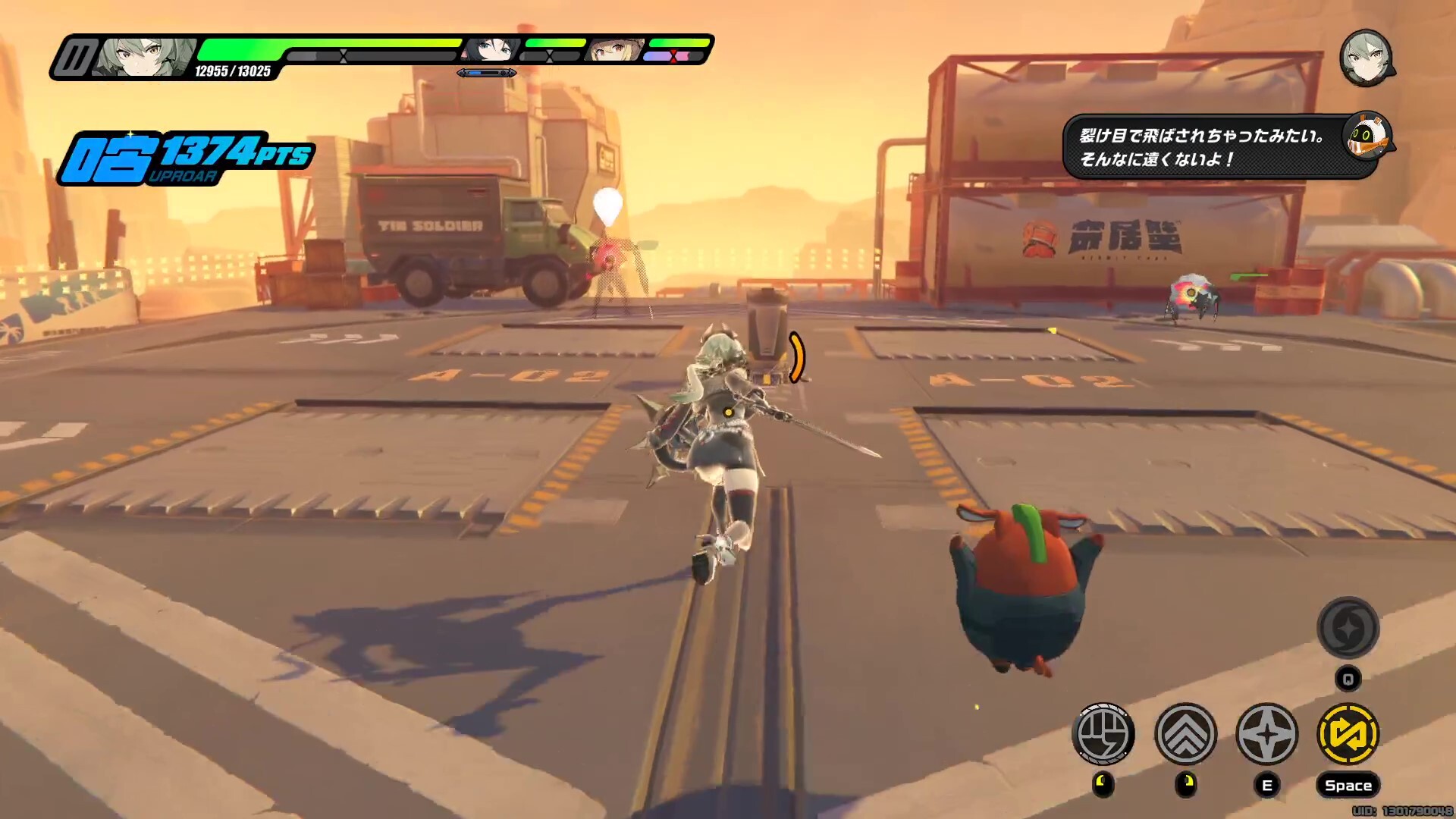Switch to the blonde teammate portrait
Image resolution: width=1456 pixels, height=819 pixels.
pyautogui.click(x=616, y=49)
